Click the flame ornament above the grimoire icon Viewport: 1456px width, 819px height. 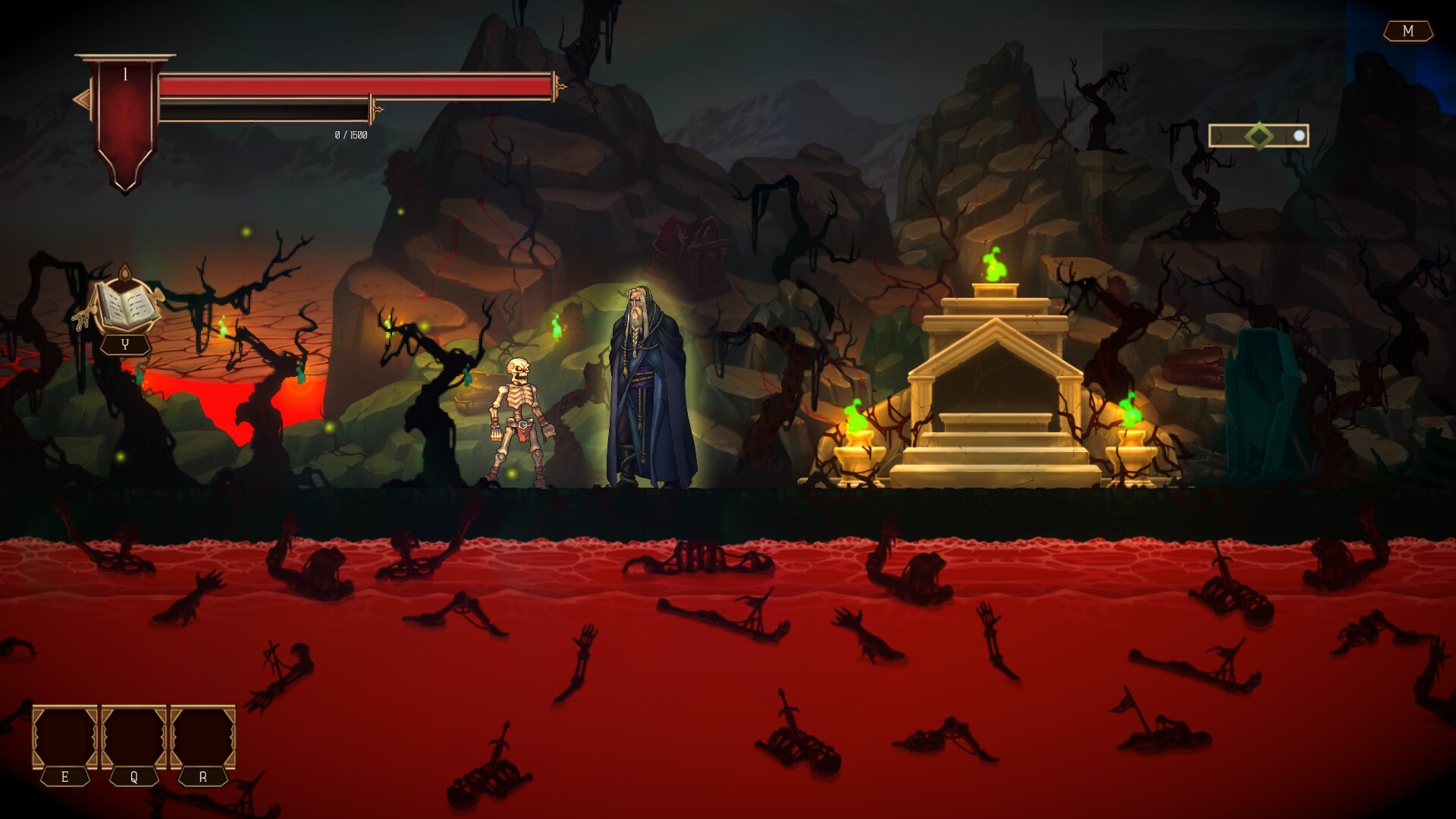coord(126,273)
